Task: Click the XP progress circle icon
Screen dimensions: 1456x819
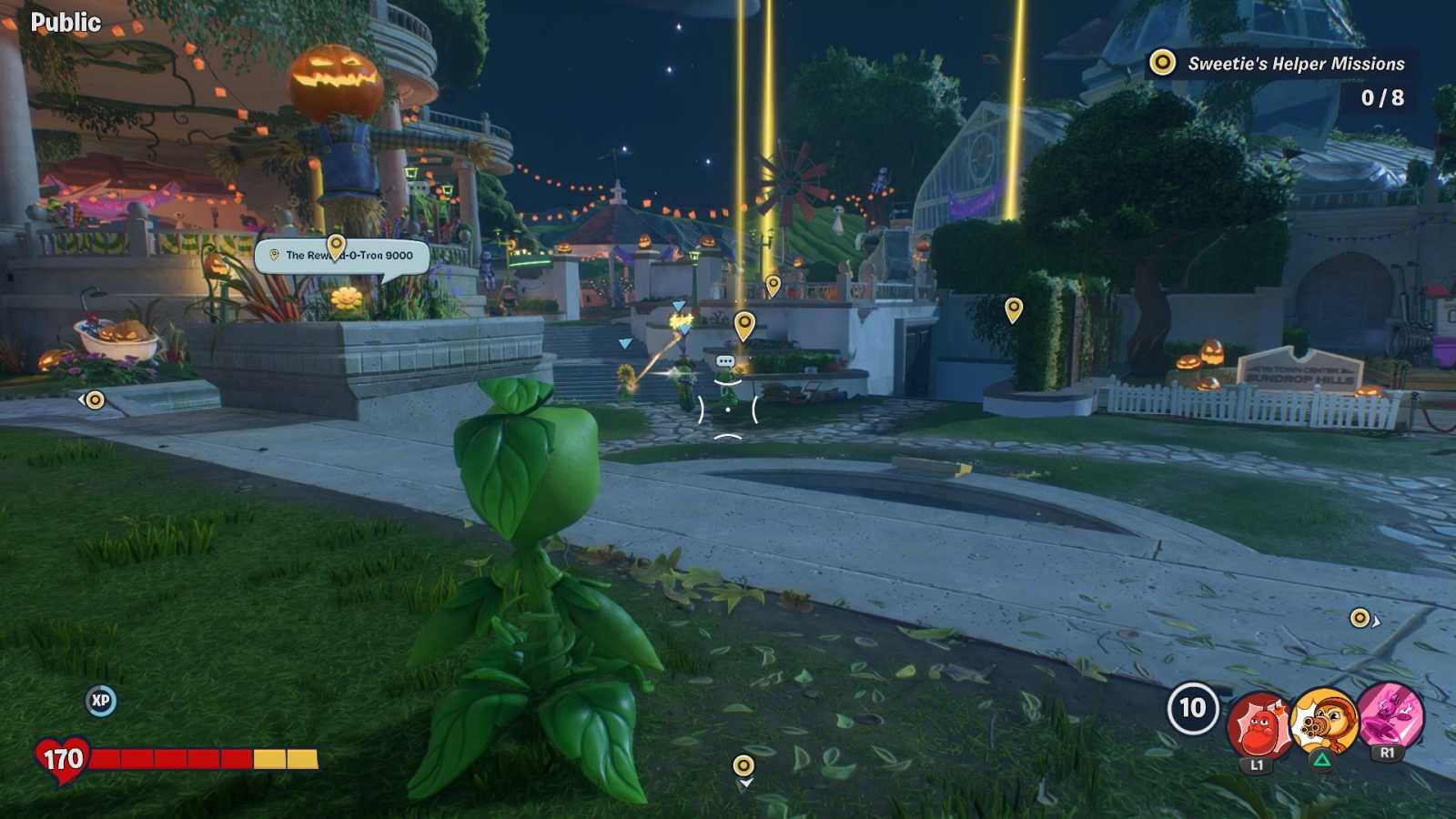Action: point(101,701)
